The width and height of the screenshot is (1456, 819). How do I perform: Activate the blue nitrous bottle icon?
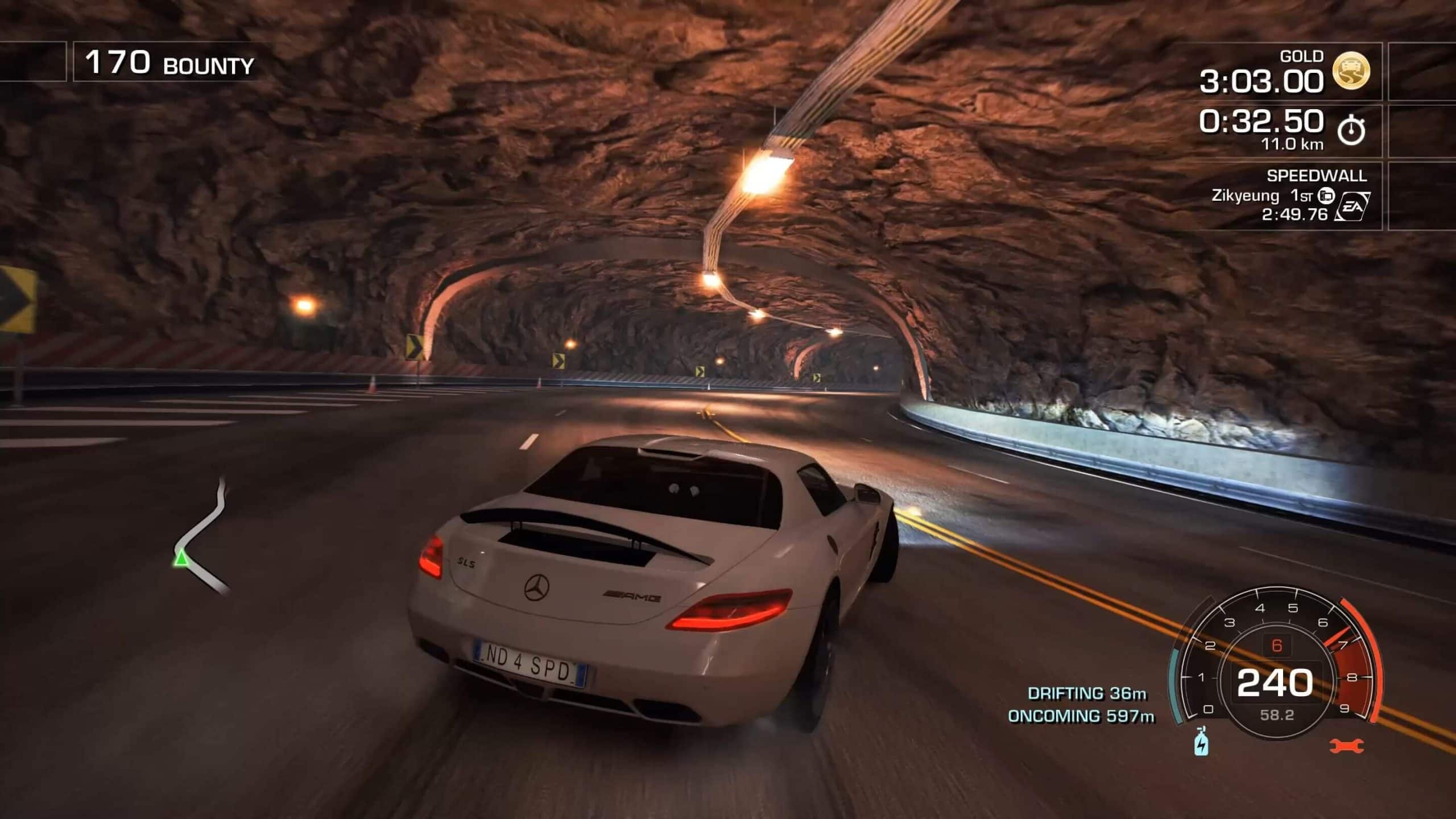1201,742
